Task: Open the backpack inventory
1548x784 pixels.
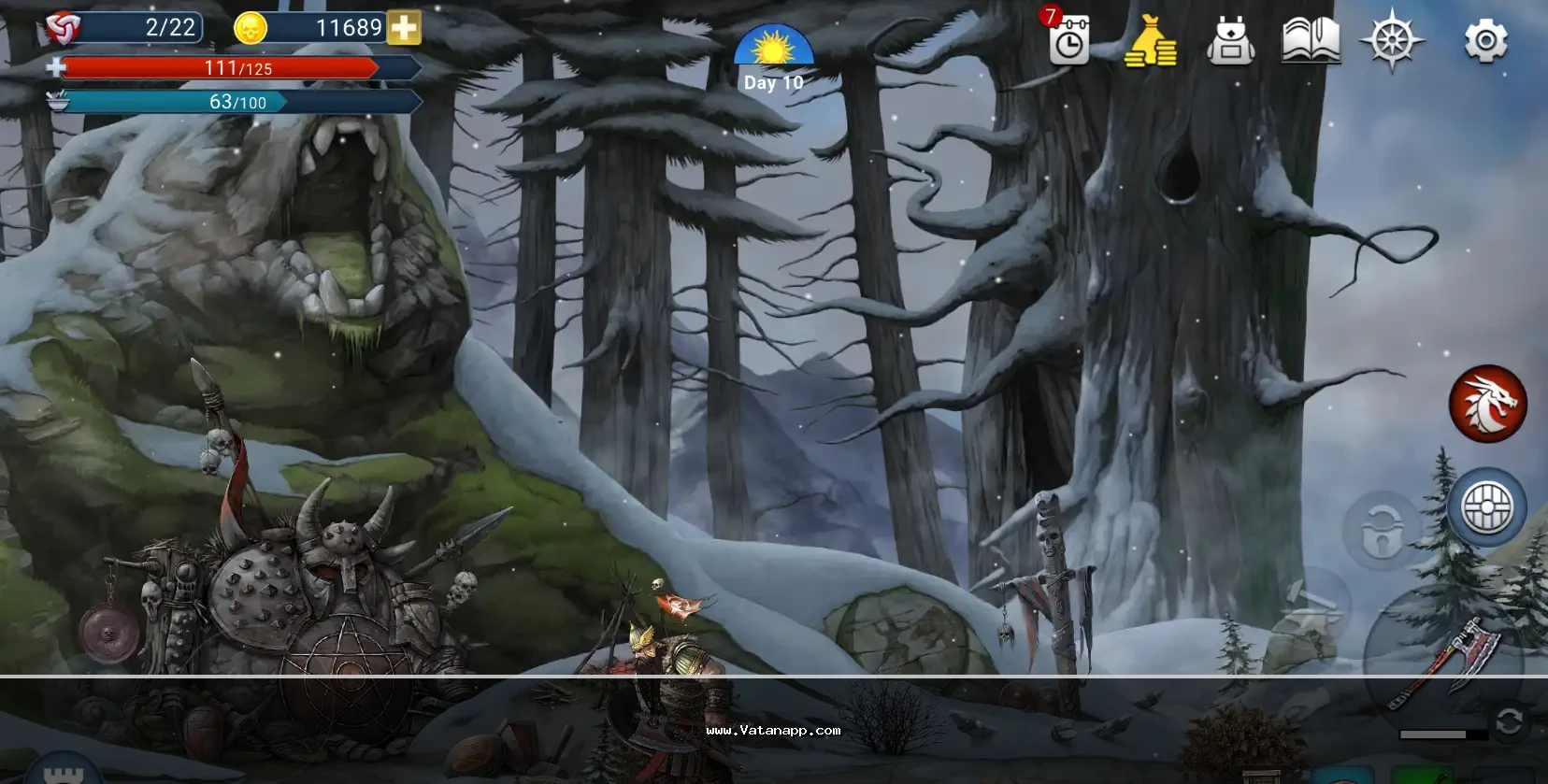Action: (x=1230, y=43)
